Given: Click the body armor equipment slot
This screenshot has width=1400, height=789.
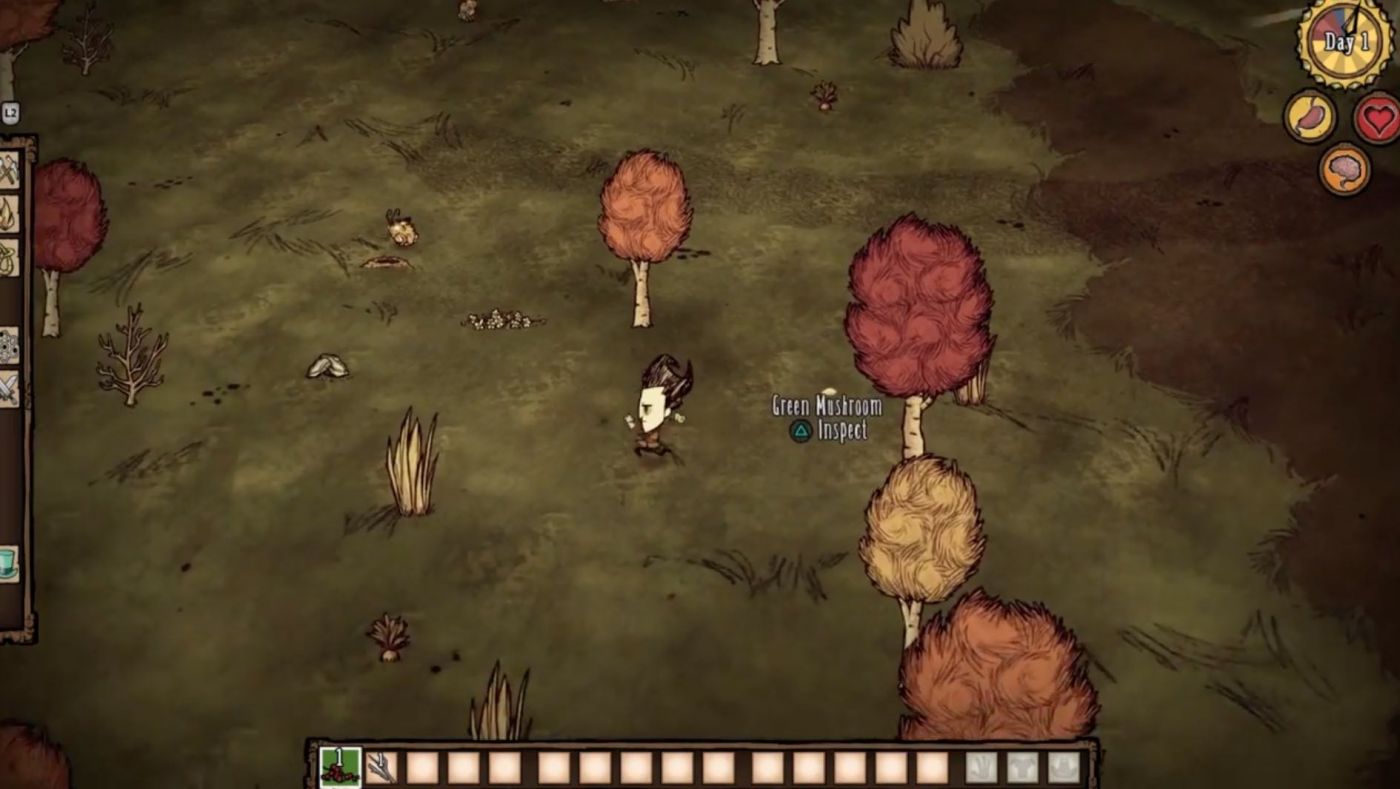Looking at the screenshot, I should point(1022,767).
